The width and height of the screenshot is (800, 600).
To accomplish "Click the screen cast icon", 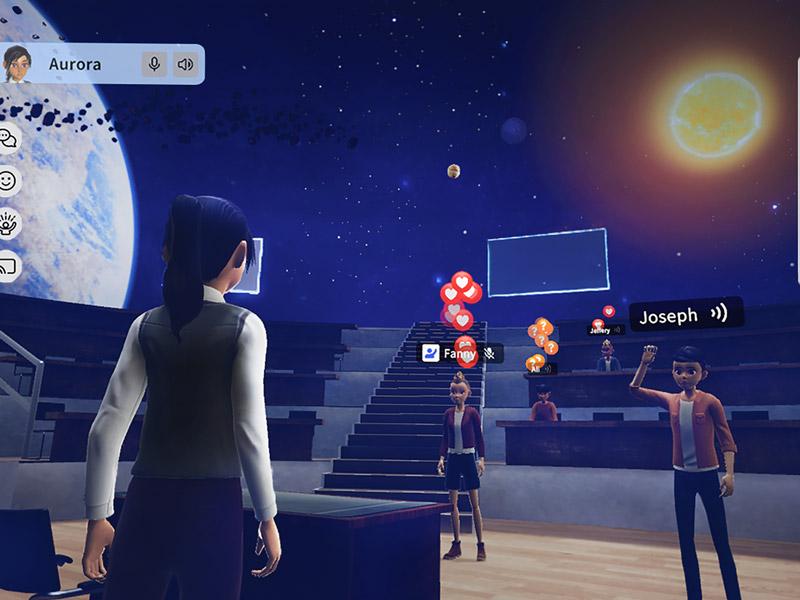I will [7, 265].
